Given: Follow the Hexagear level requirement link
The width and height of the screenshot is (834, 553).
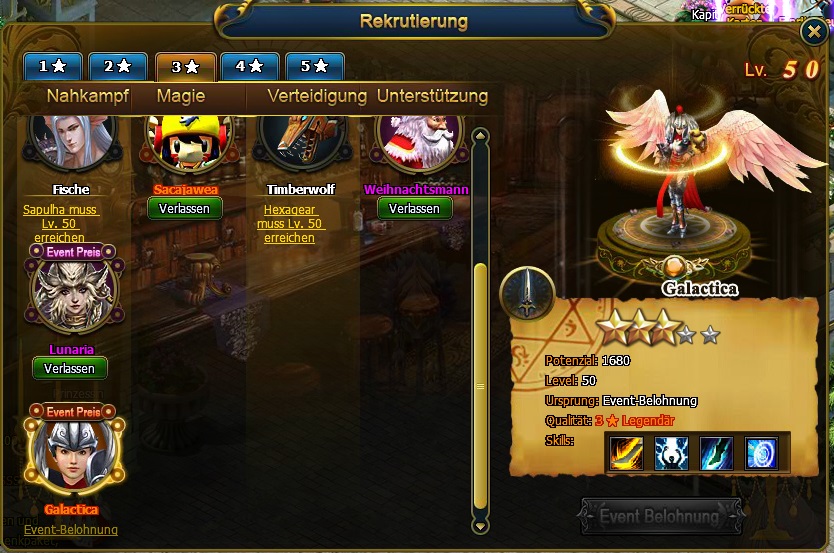Looking at the screenshot, I should pos(291,223).
